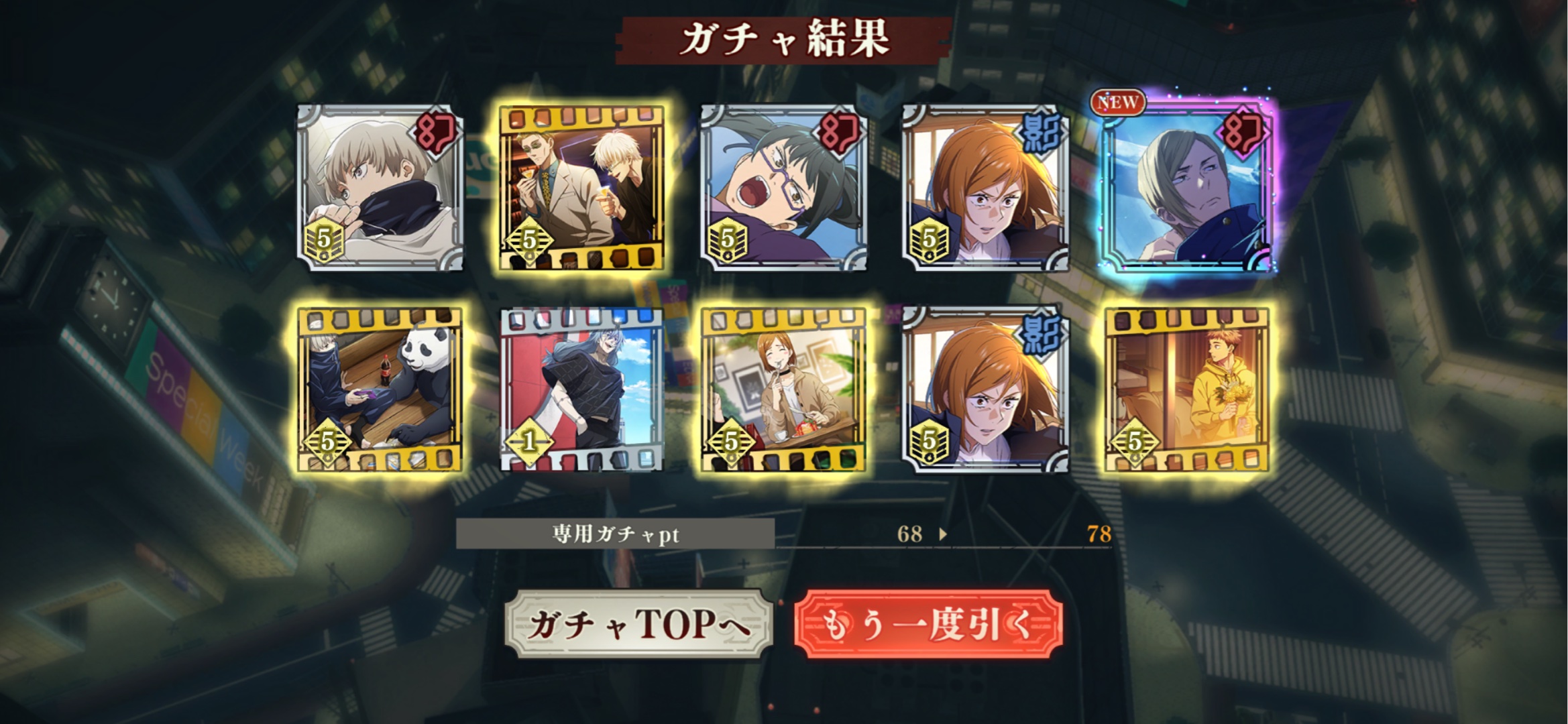1568x724 pixels.
Task: Go back via ガチャTOPへ button
Action: 638,624
